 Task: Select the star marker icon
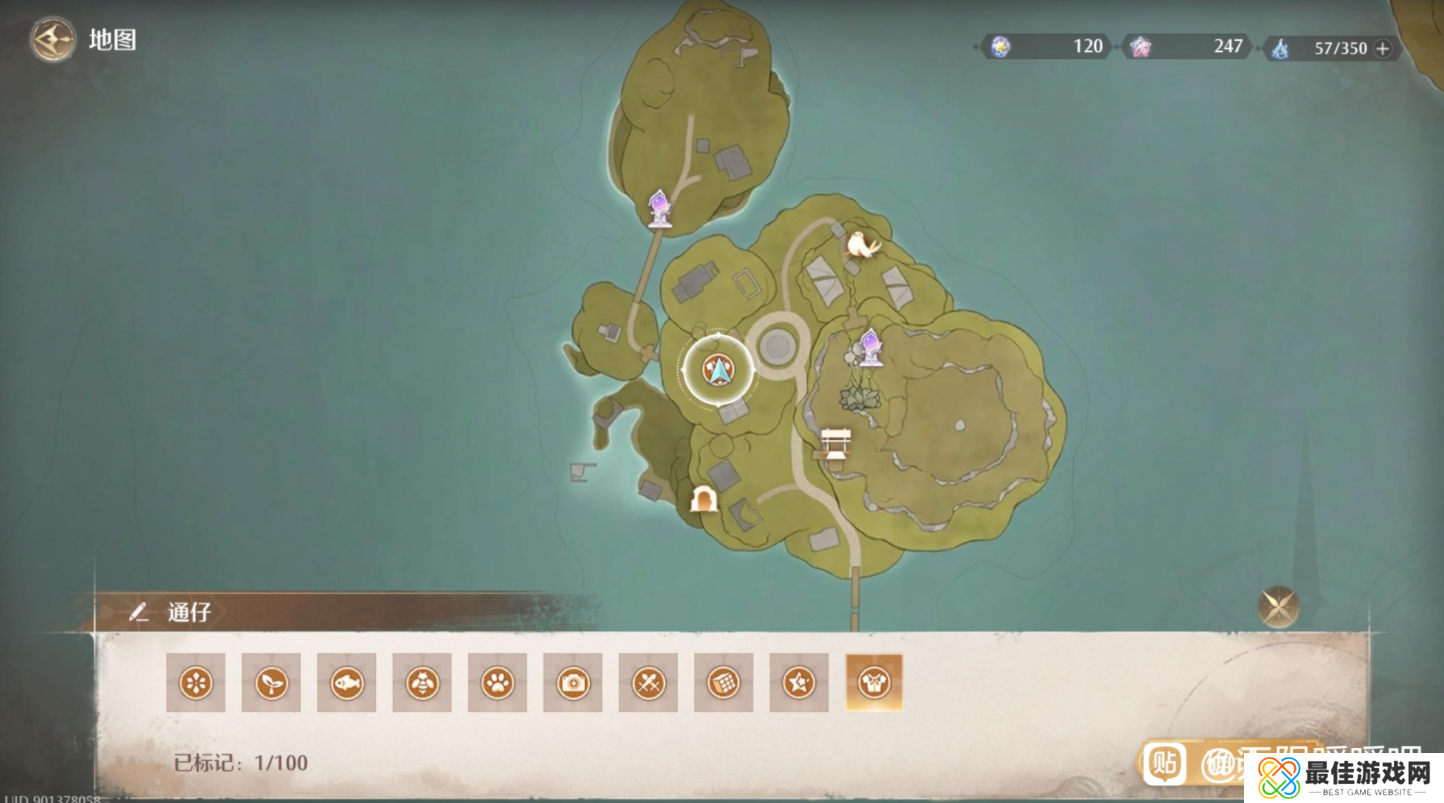click(x=799, y=683)
